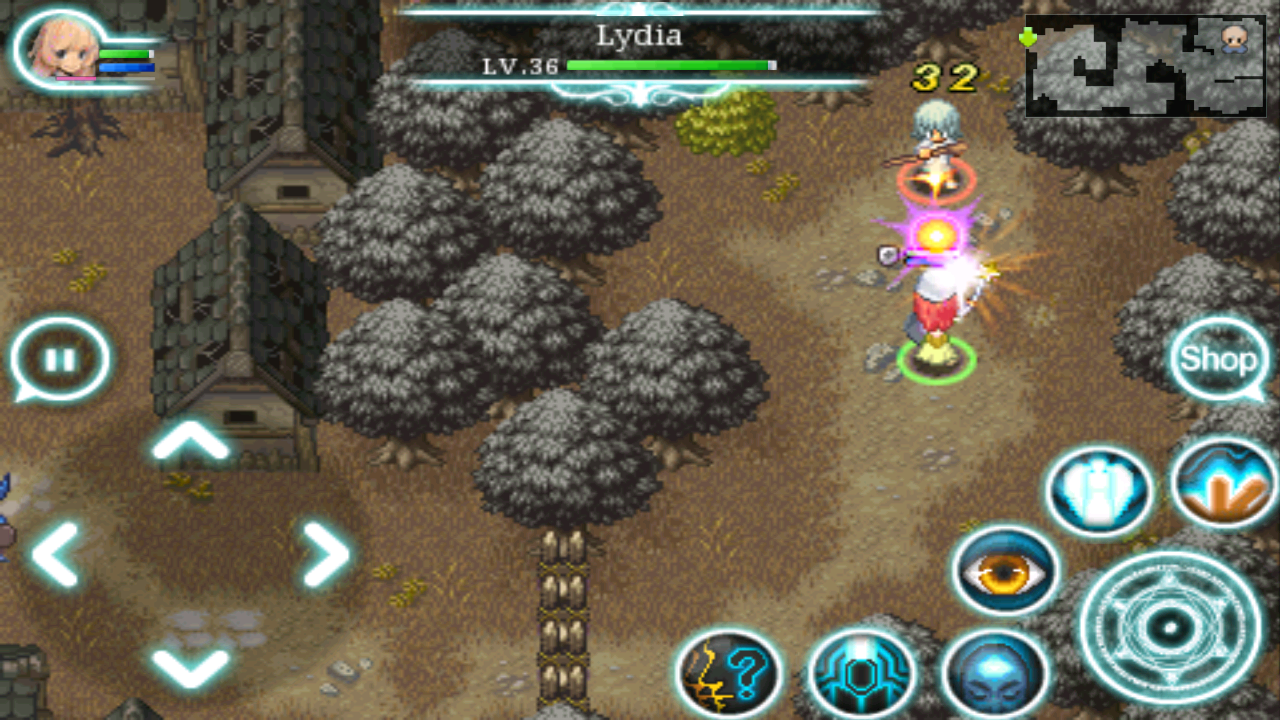Screen dimensions: 1280x720
Task: Toggle the pause bubble button
Action: pyautogui.click(x=60, y=358)
